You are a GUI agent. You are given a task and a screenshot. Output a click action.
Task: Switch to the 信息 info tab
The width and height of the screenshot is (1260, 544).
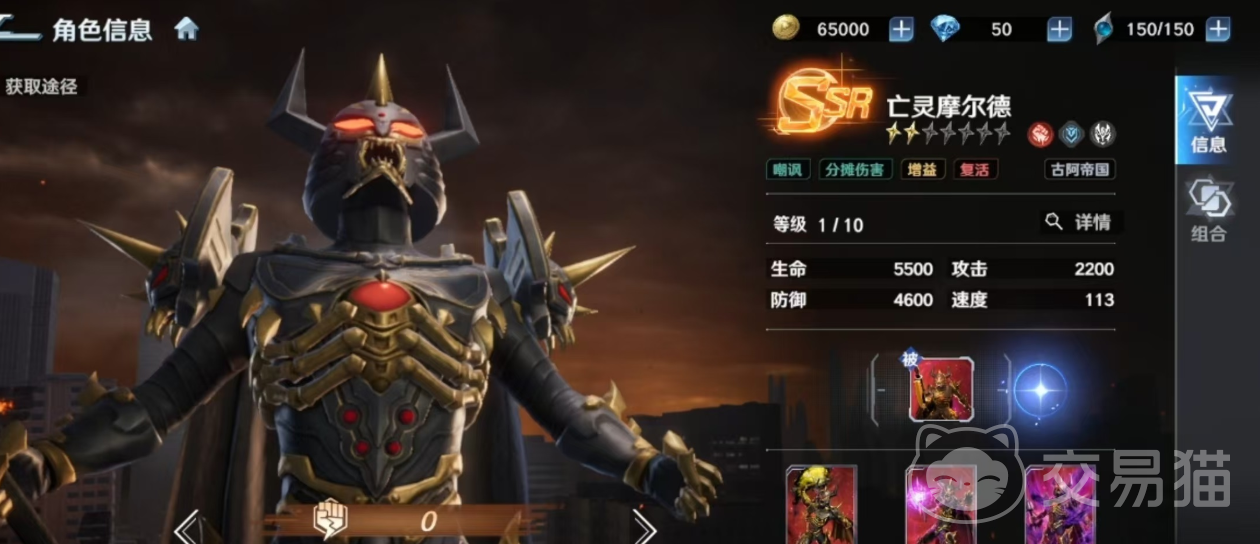click(x=1208, y=120)
